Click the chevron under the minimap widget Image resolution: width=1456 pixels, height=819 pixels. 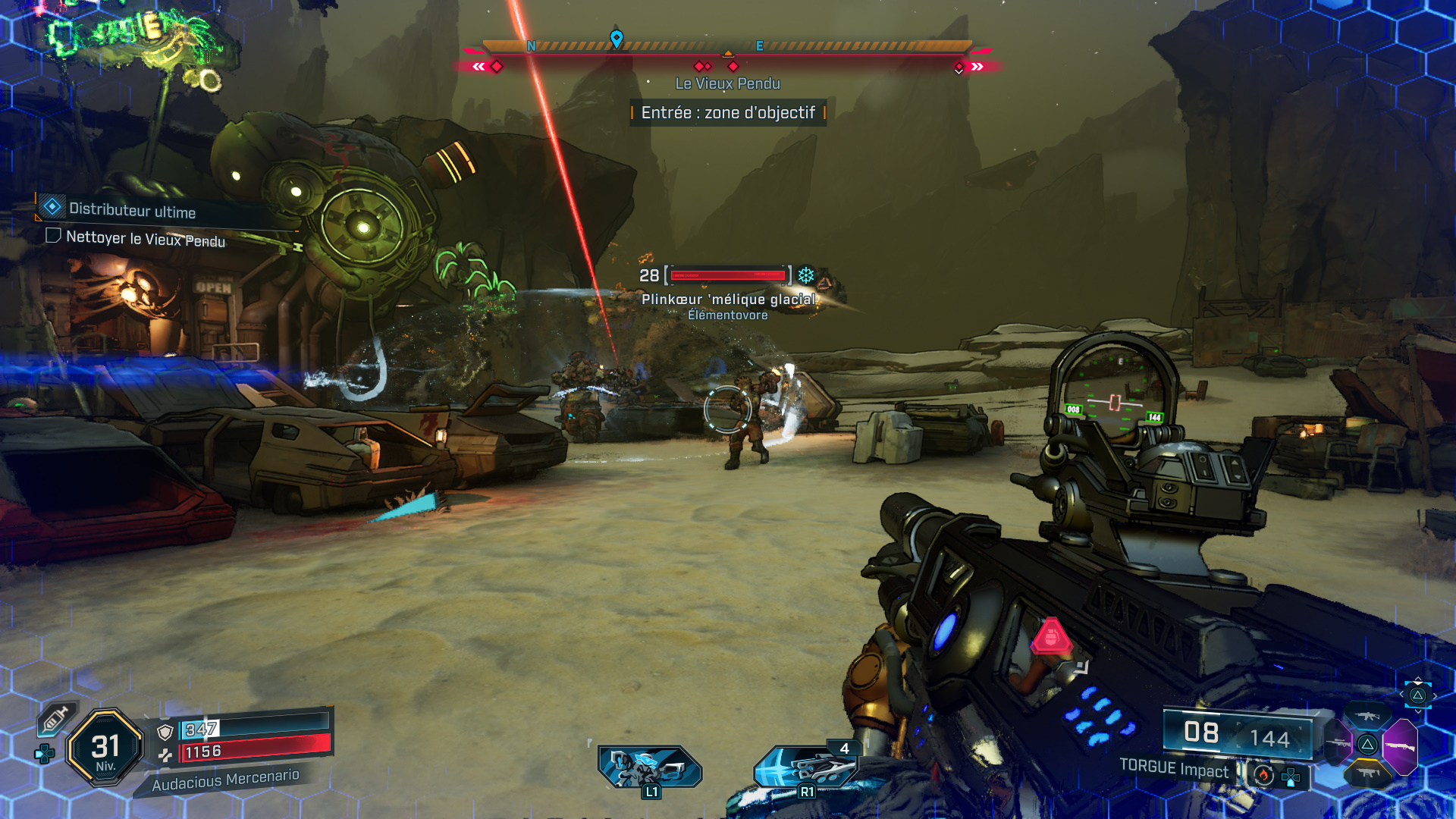click(x=1418, y=711)
